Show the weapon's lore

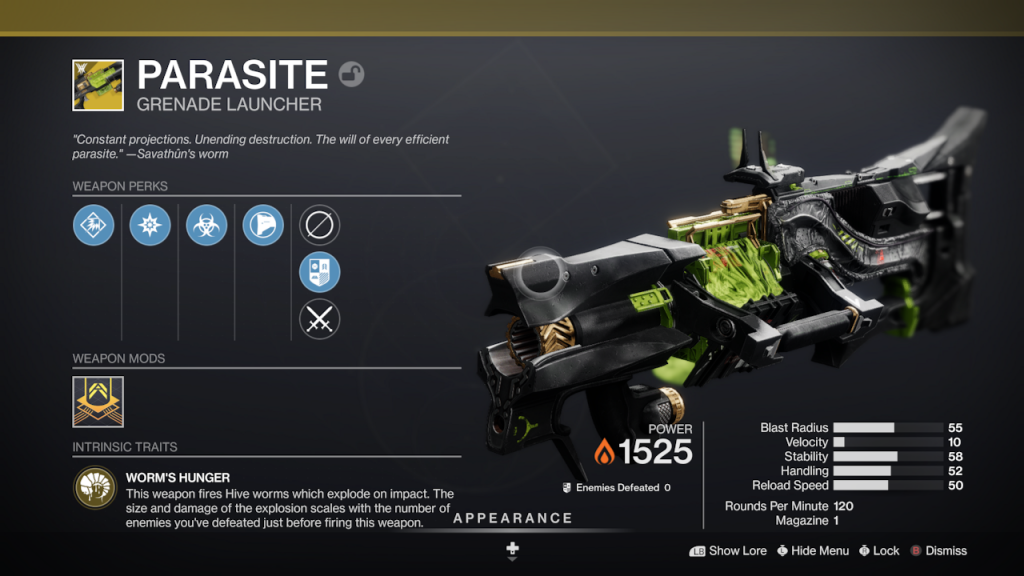[727, 550]
